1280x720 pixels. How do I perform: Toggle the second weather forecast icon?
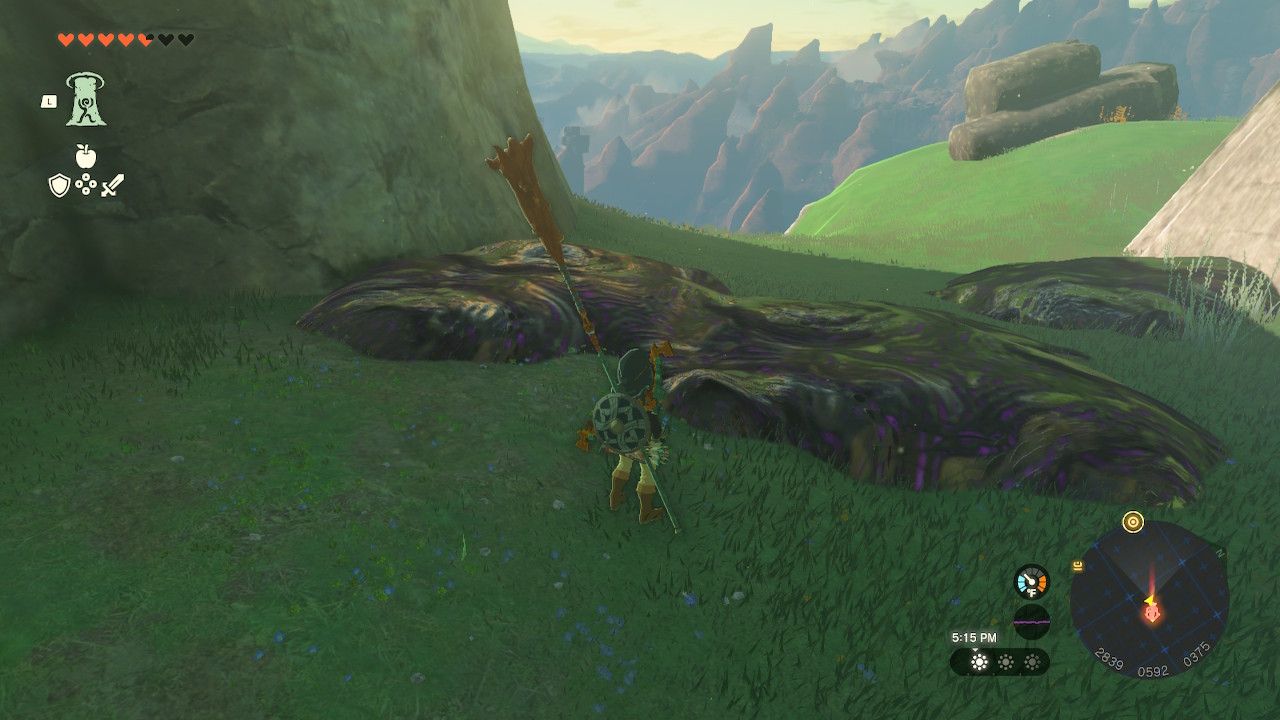pyautogui.click(x=1006, y=661)
